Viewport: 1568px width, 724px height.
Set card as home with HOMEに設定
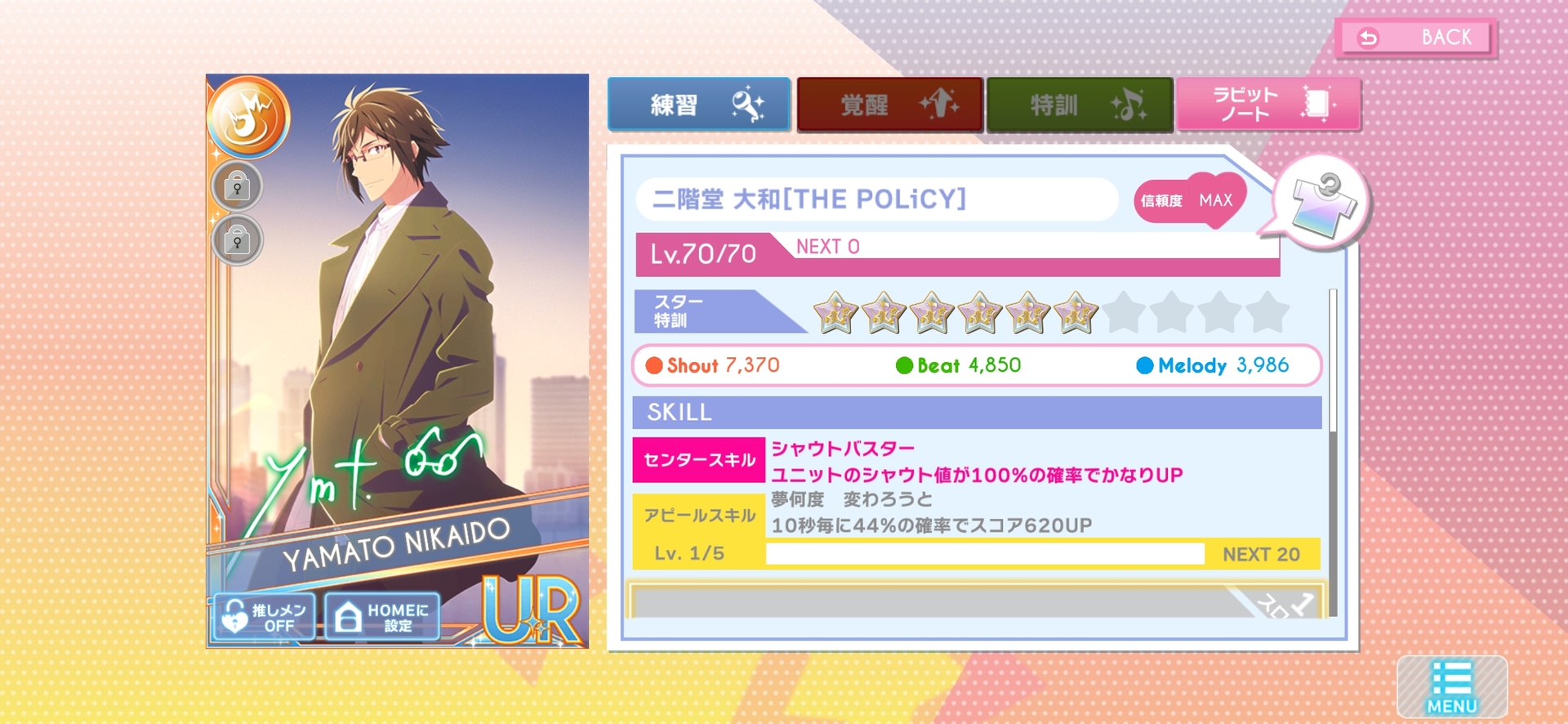coord(382,617)
